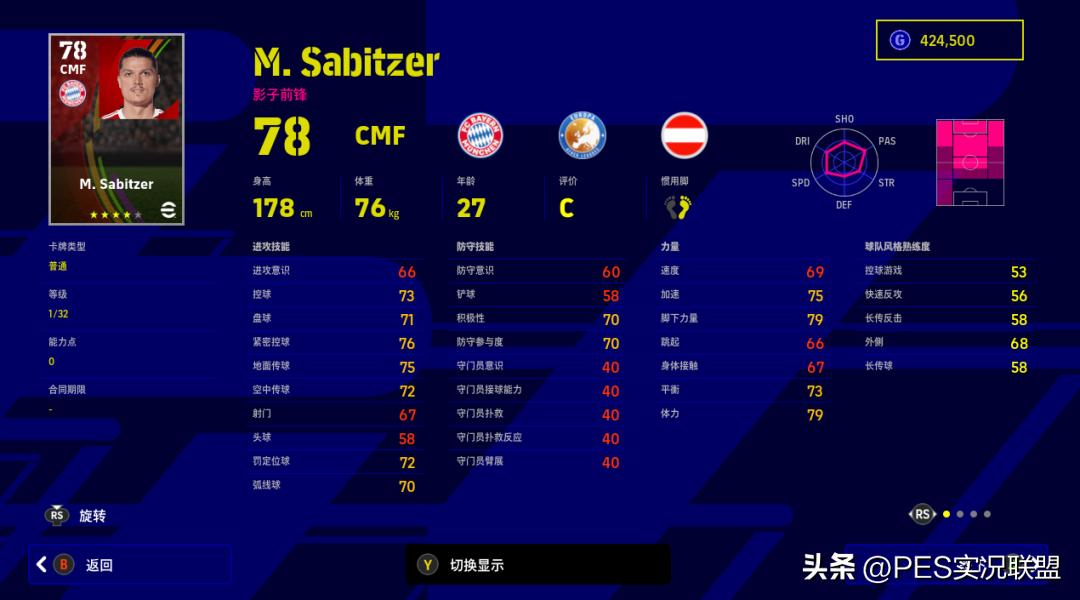The height and width of the screenshot is (600, 1080).
Task: Click the FC Bayern München club badge
Action: click(x=480, y=135)
